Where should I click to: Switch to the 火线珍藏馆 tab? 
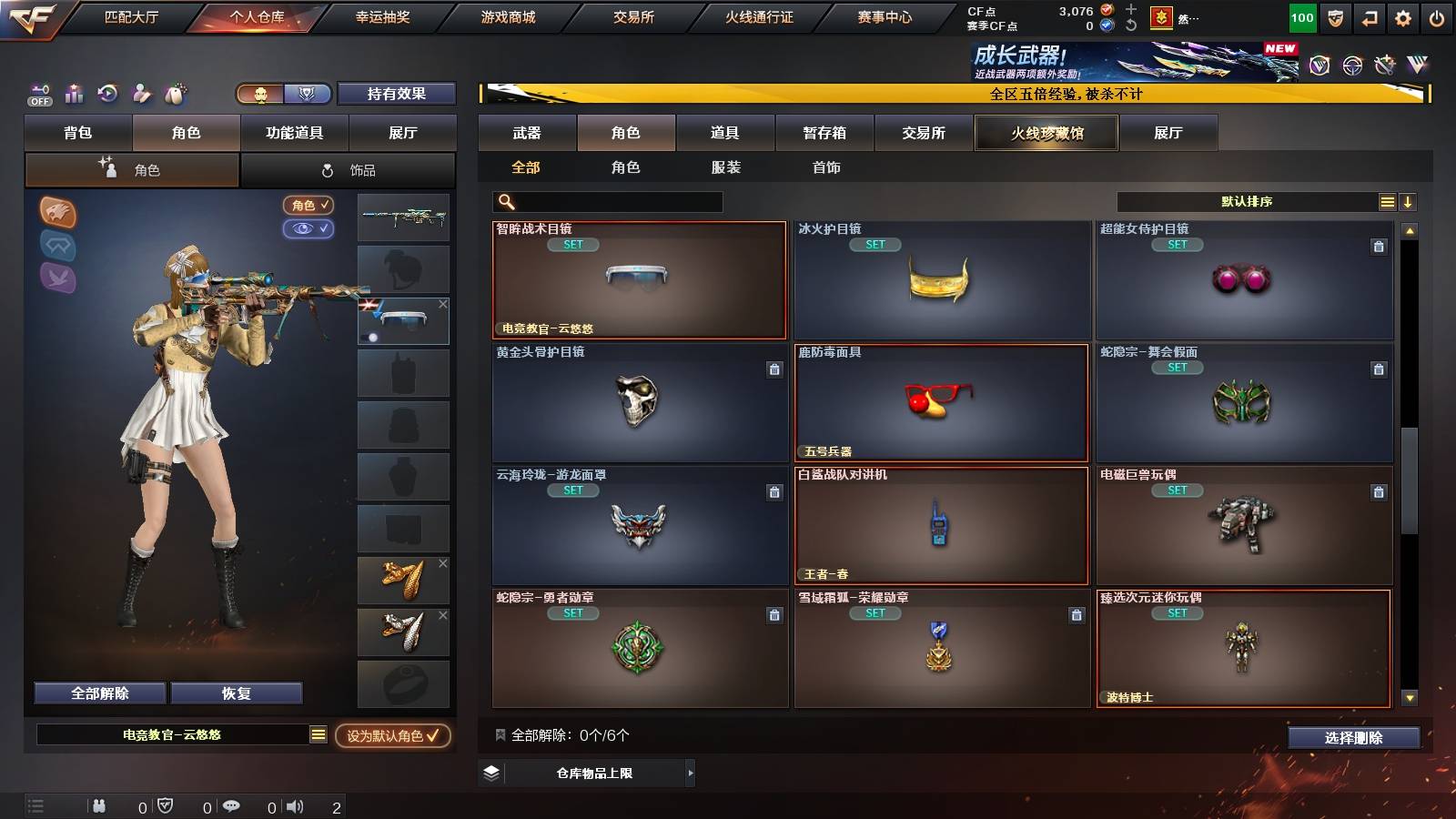(1046, 133)
